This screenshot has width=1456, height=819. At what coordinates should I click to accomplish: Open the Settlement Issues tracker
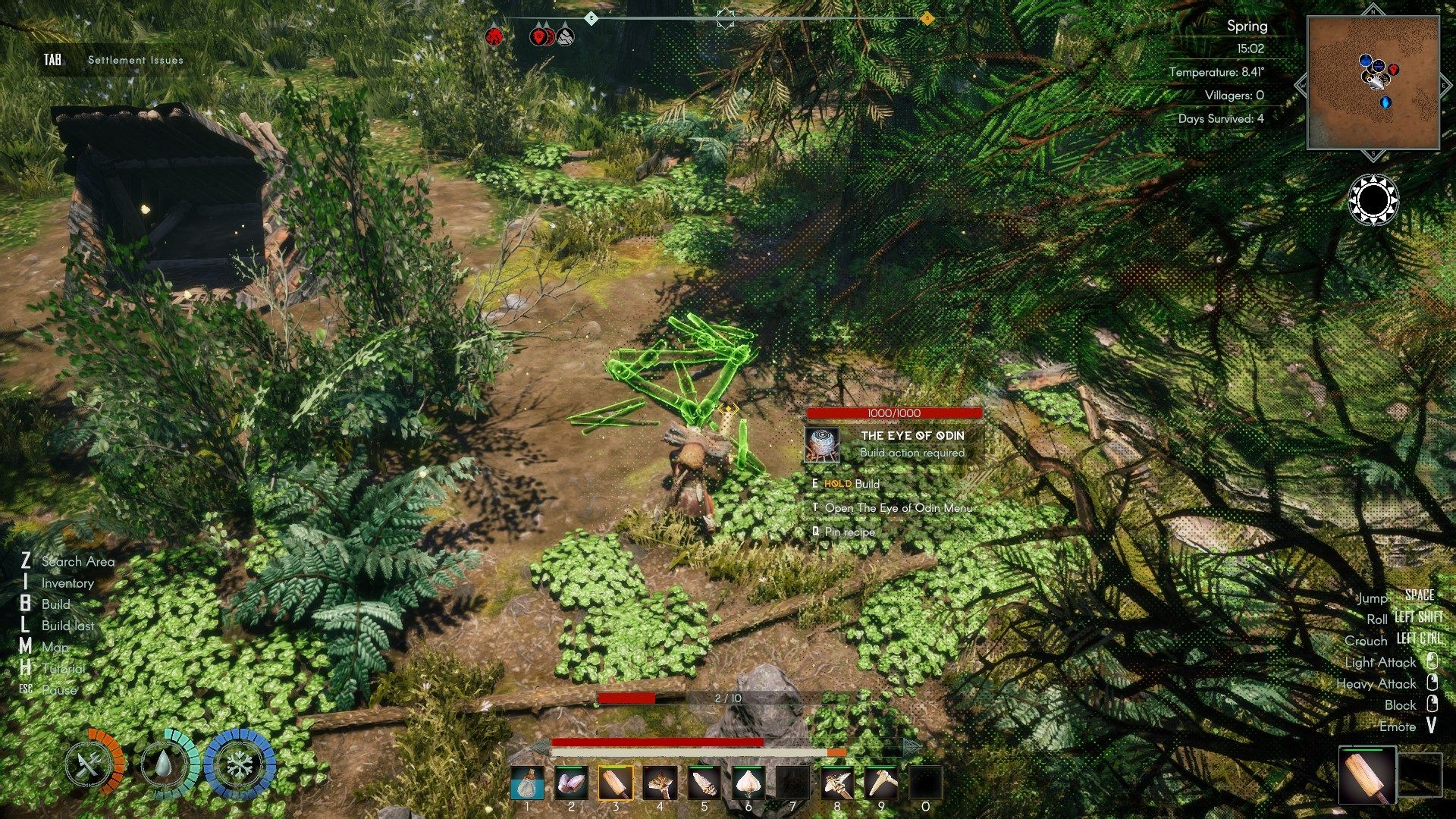coord(135,60)
